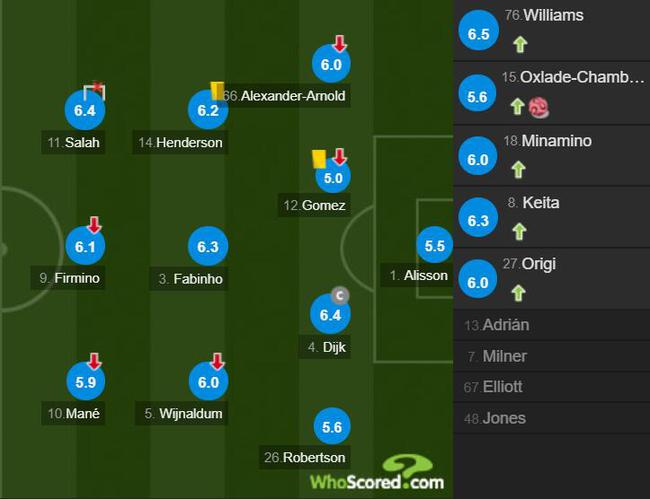Click Minamino in the substitutes list
This screenshot has width=650, height=499.
pyautogui.click(x=551, y=155)
